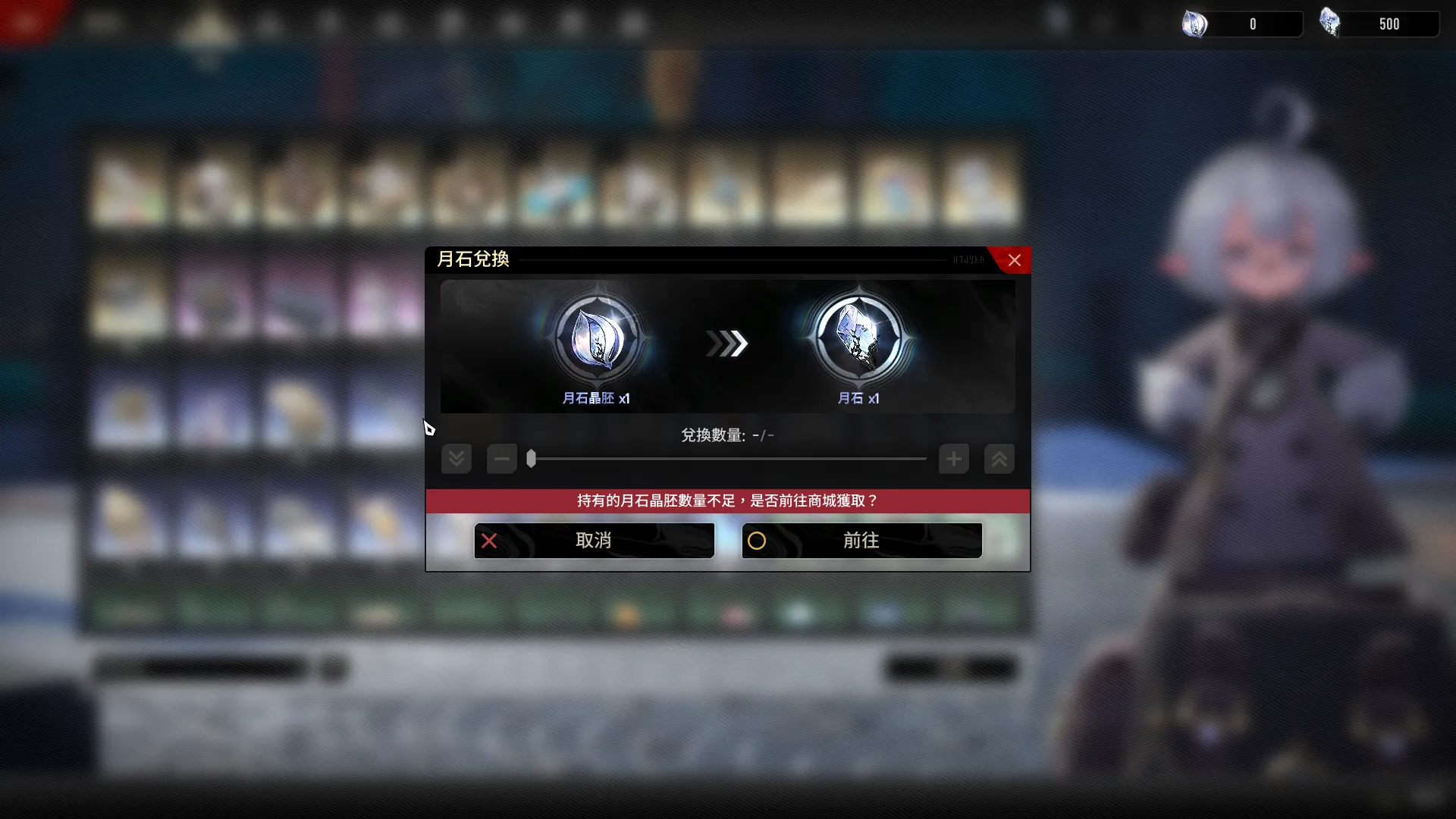Select the 月石 result item medallion icon
The image size is (1456, 819).
[859, 336]
